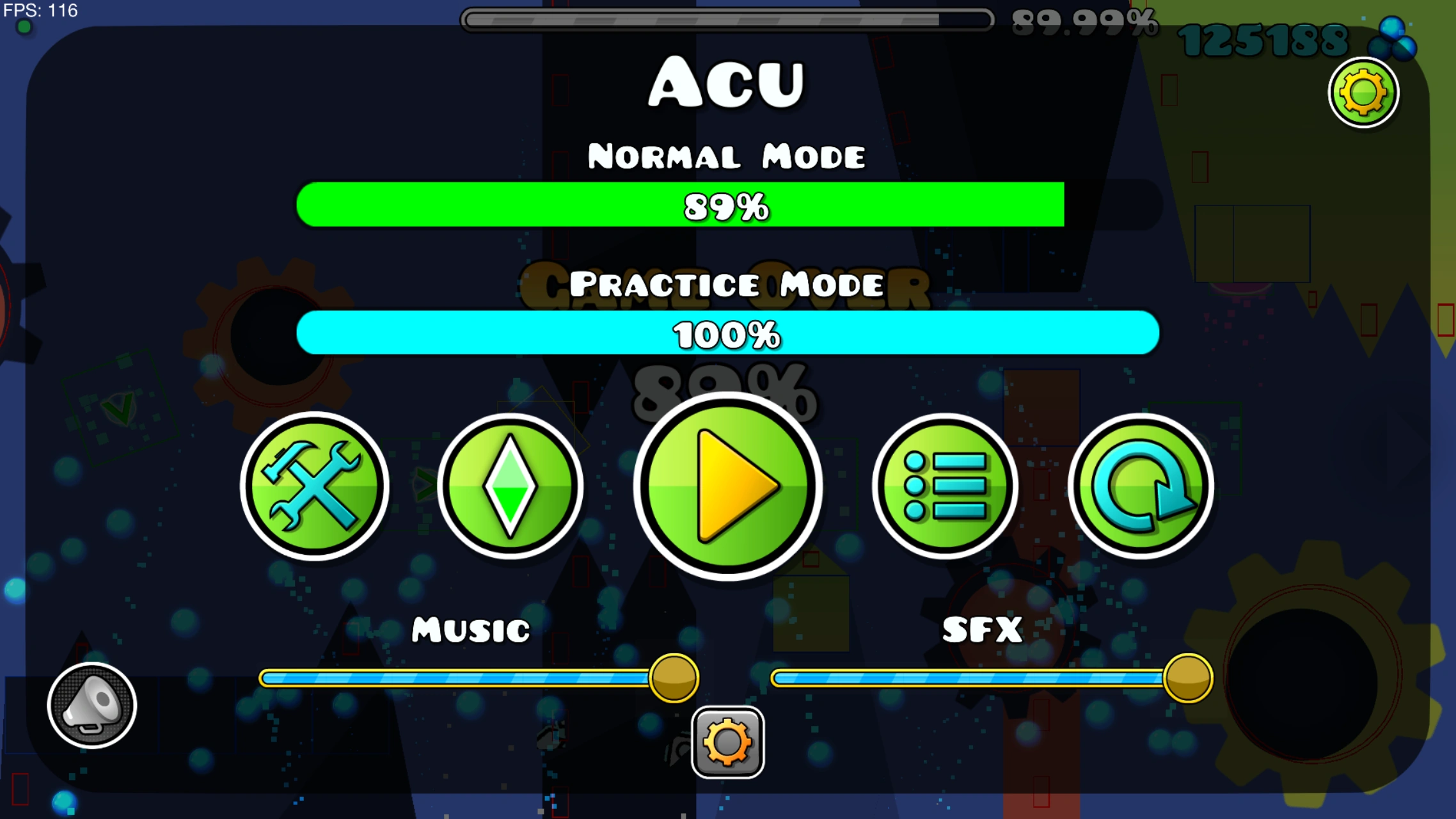
Task: Click the Normal Mode progress bar
Action: coord(727,206)
